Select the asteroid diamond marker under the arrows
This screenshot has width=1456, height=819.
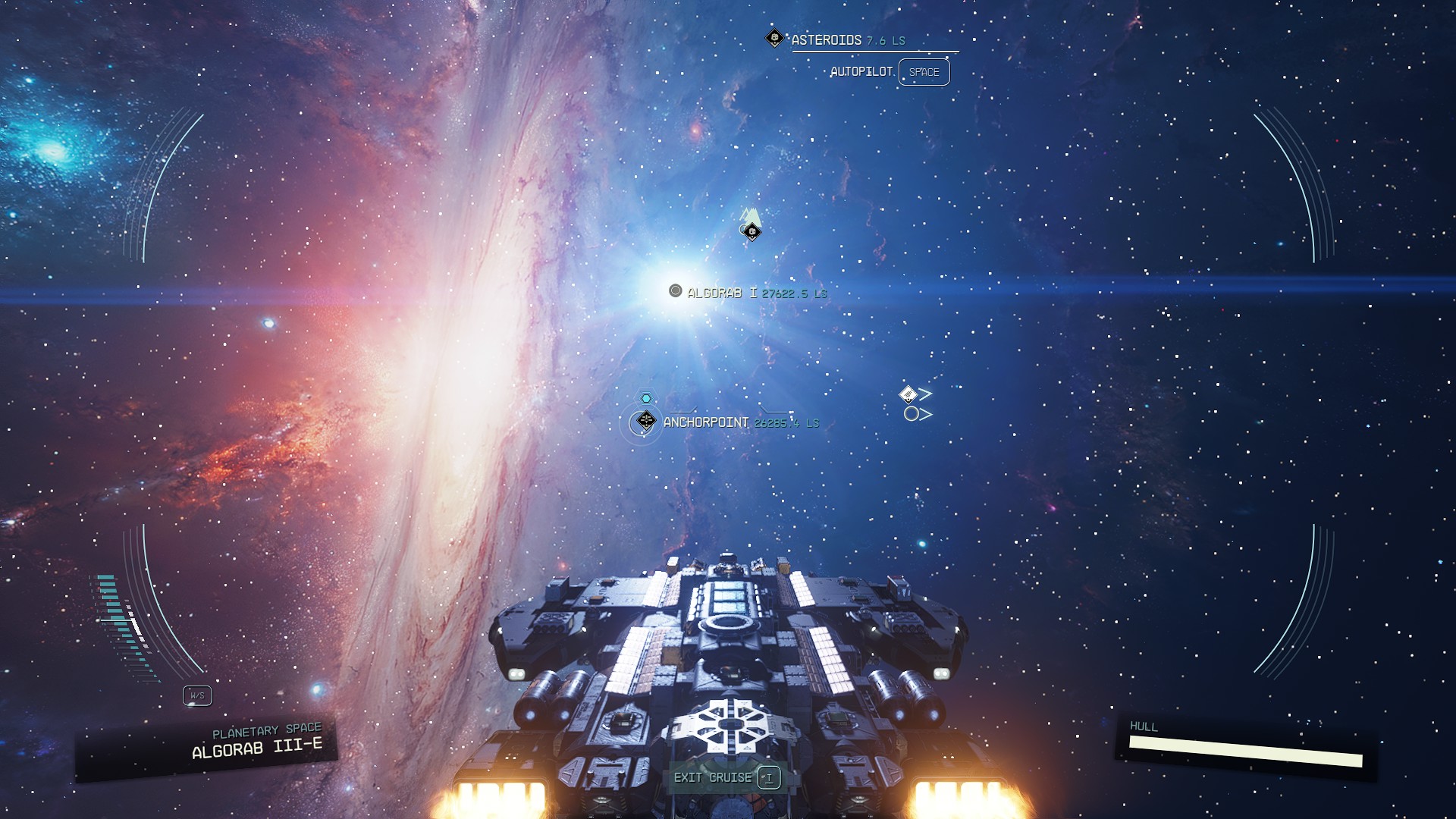point(752,232)
